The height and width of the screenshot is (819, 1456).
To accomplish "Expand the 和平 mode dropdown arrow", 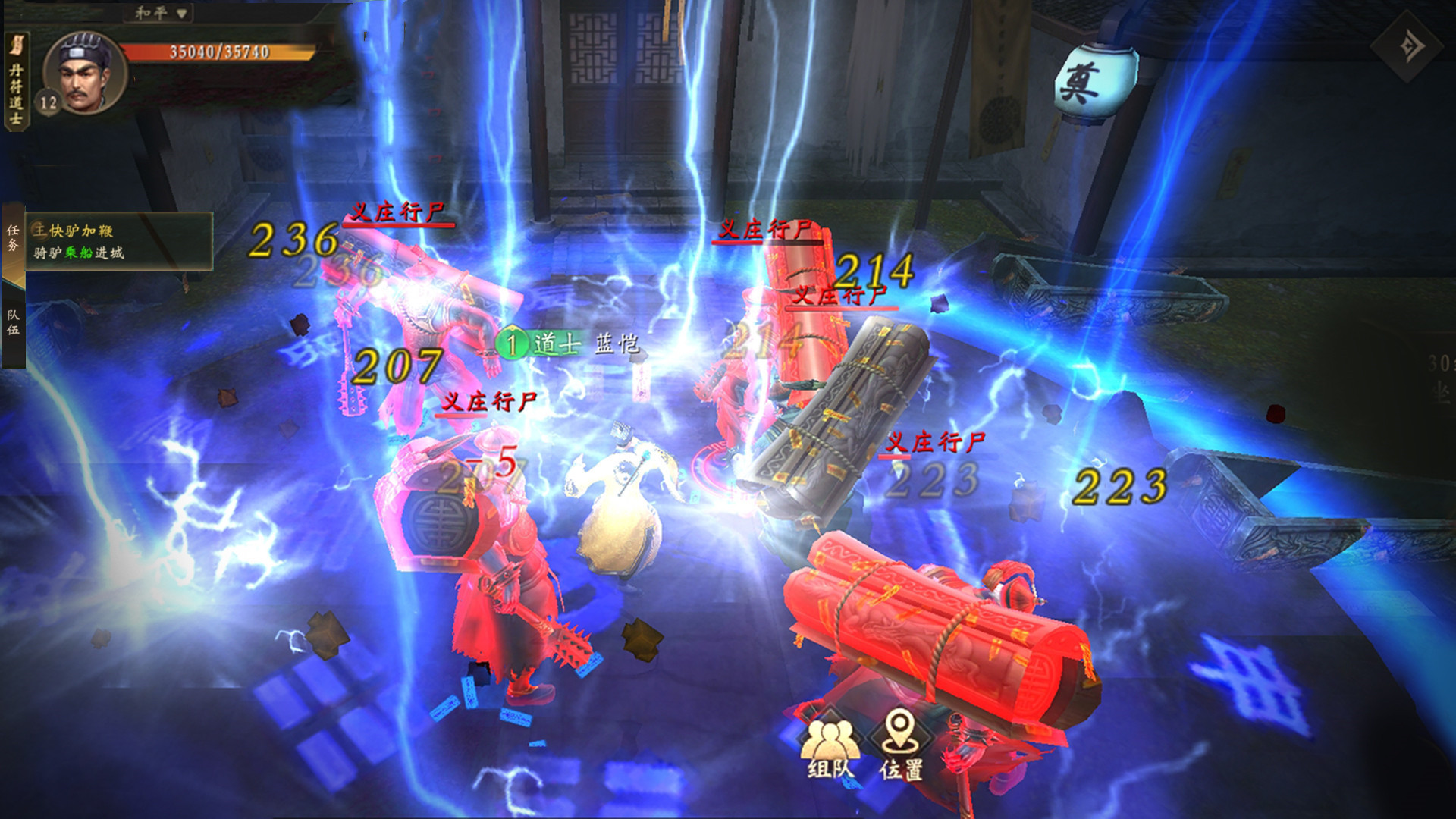I will (180, 13).
